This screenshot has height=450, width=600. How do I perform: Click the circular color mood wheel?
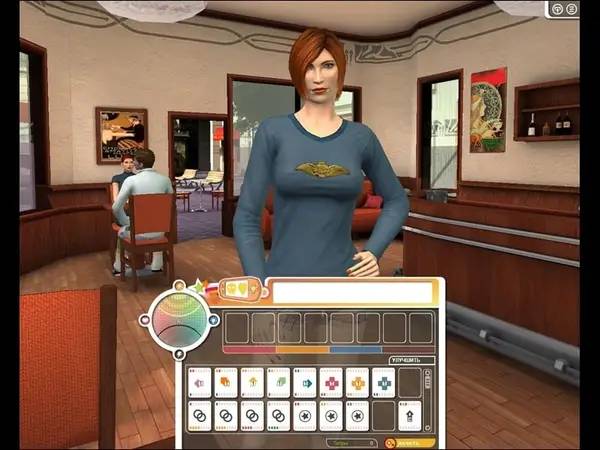[x=179, y=320]
